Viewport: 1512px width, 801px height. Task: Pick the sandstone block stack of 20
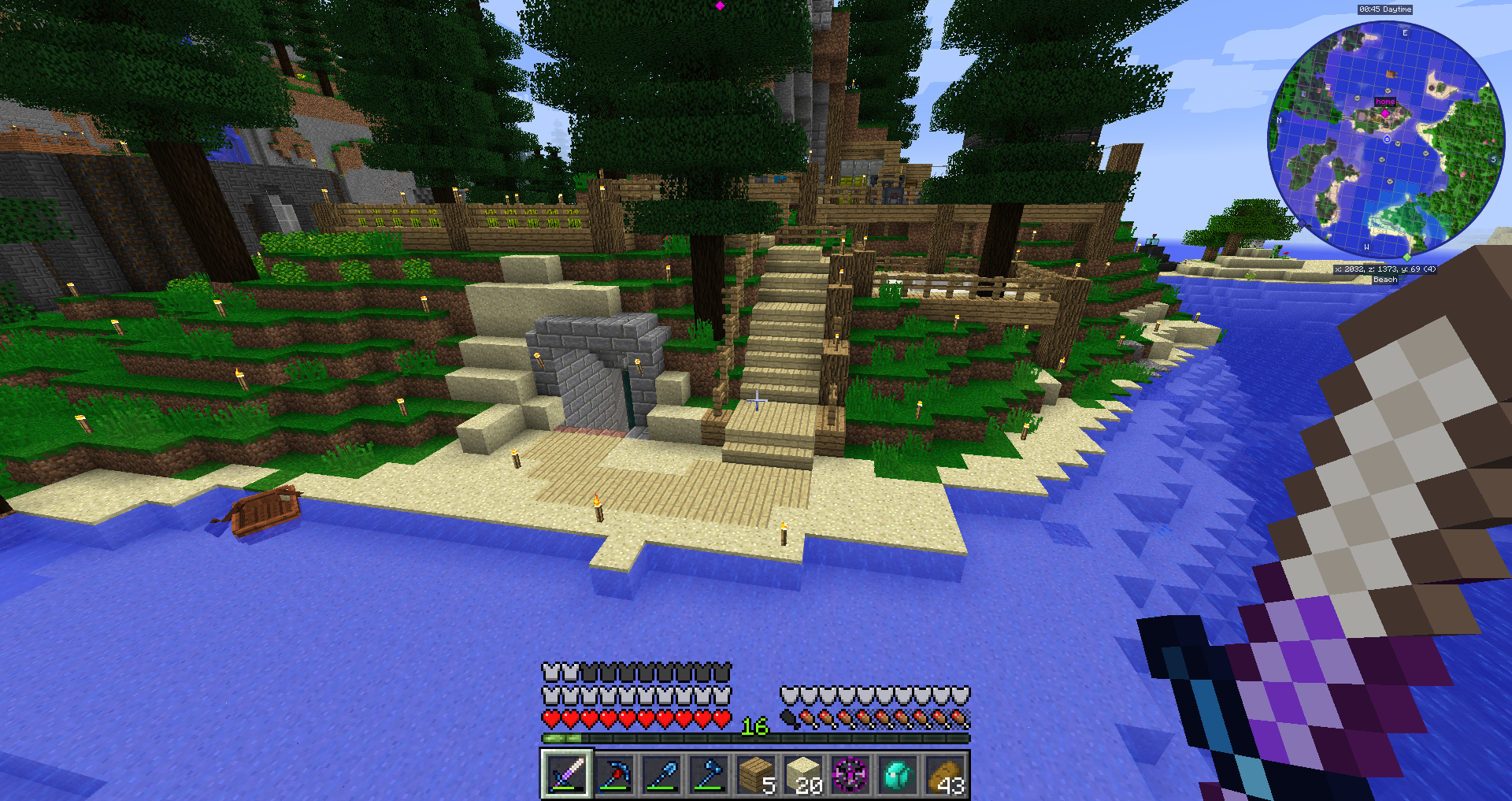[802, 774]
